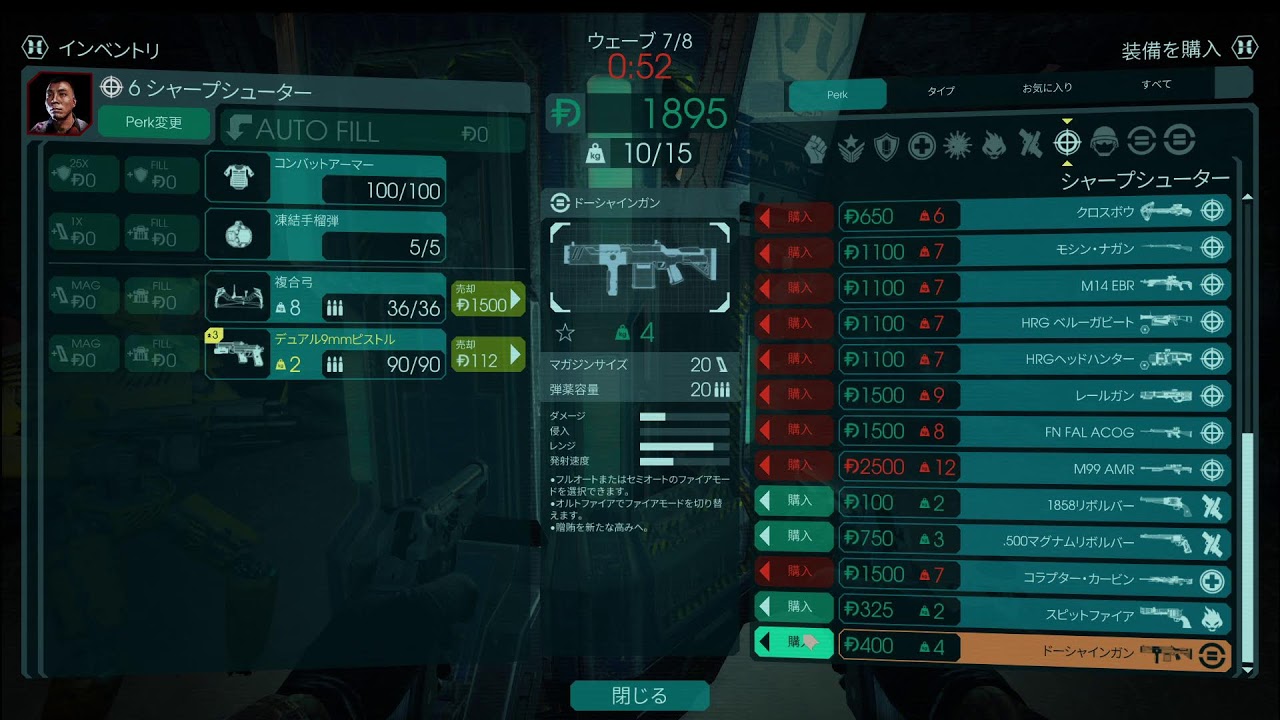This screenshot has height=720, width=1280.
Task: Show the すべて all-weapons tab
Action: pyautogui.click(x=1156, y=85)
